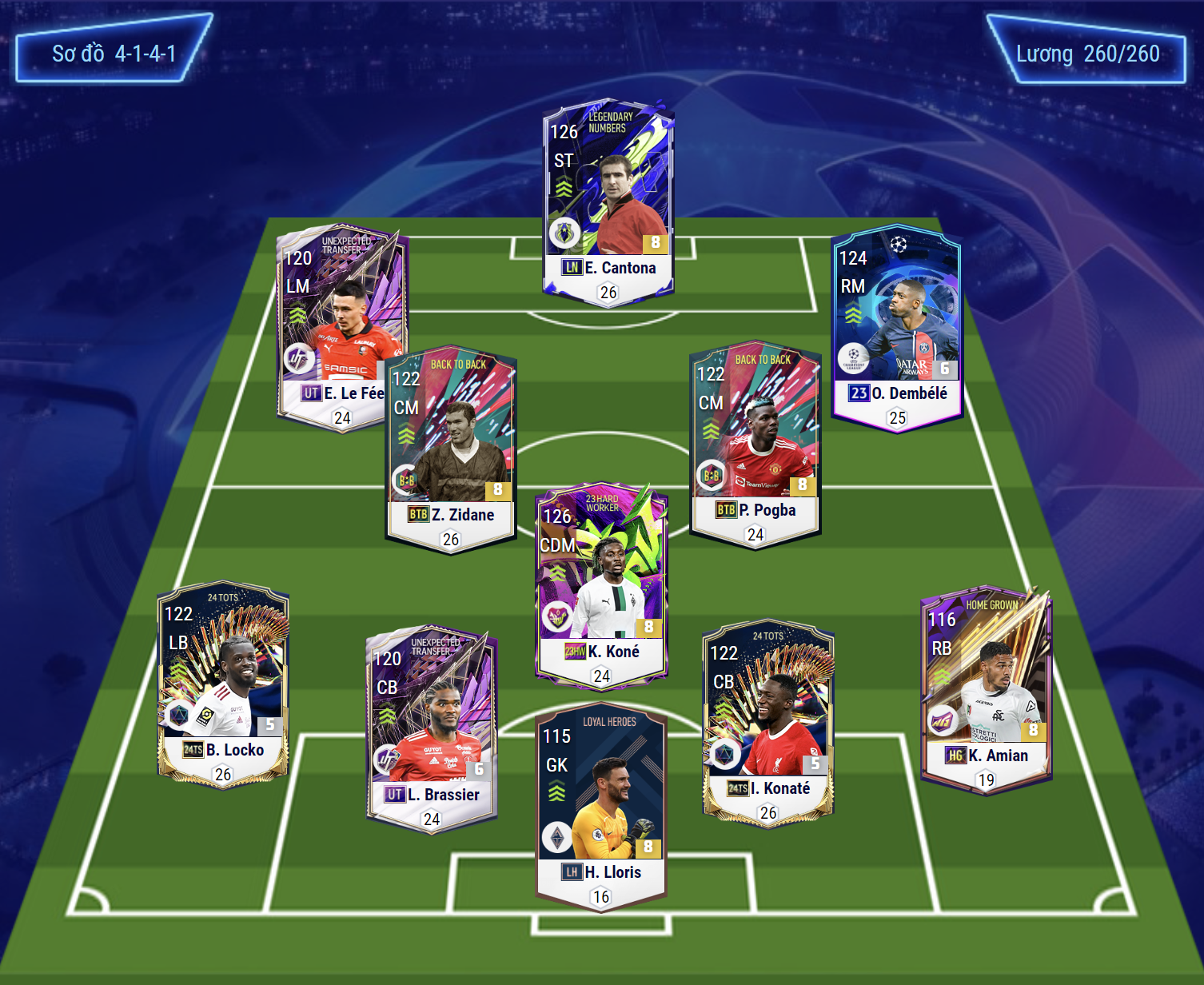Pick the O. Dembélé right midfielder card

coord(896,324)
